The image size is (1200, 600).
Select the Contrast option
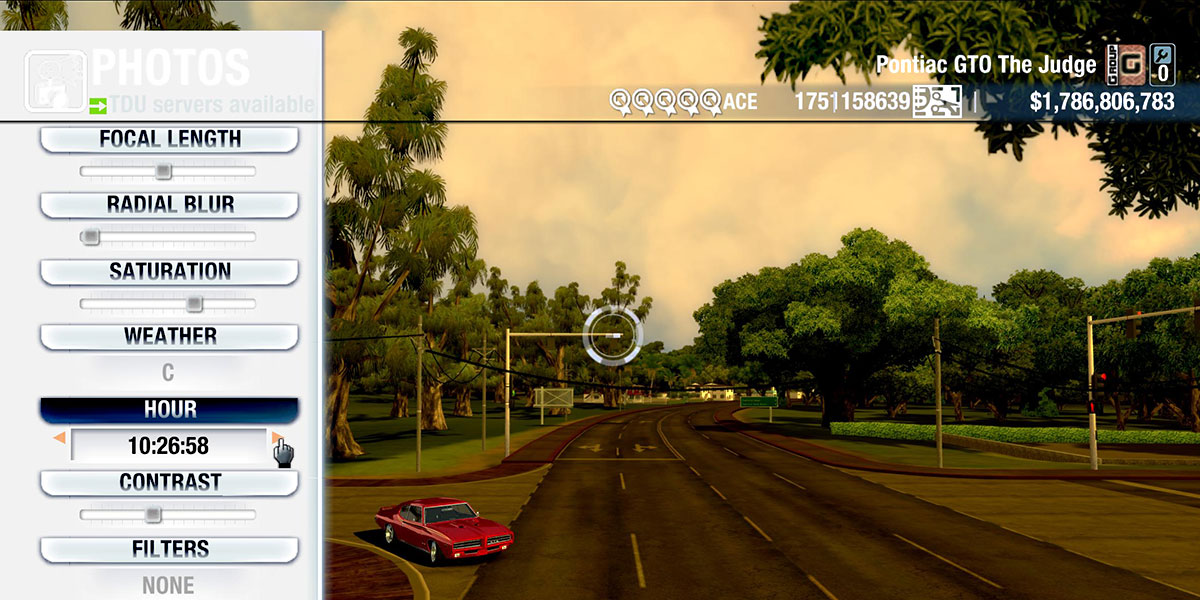pos(169,483)
